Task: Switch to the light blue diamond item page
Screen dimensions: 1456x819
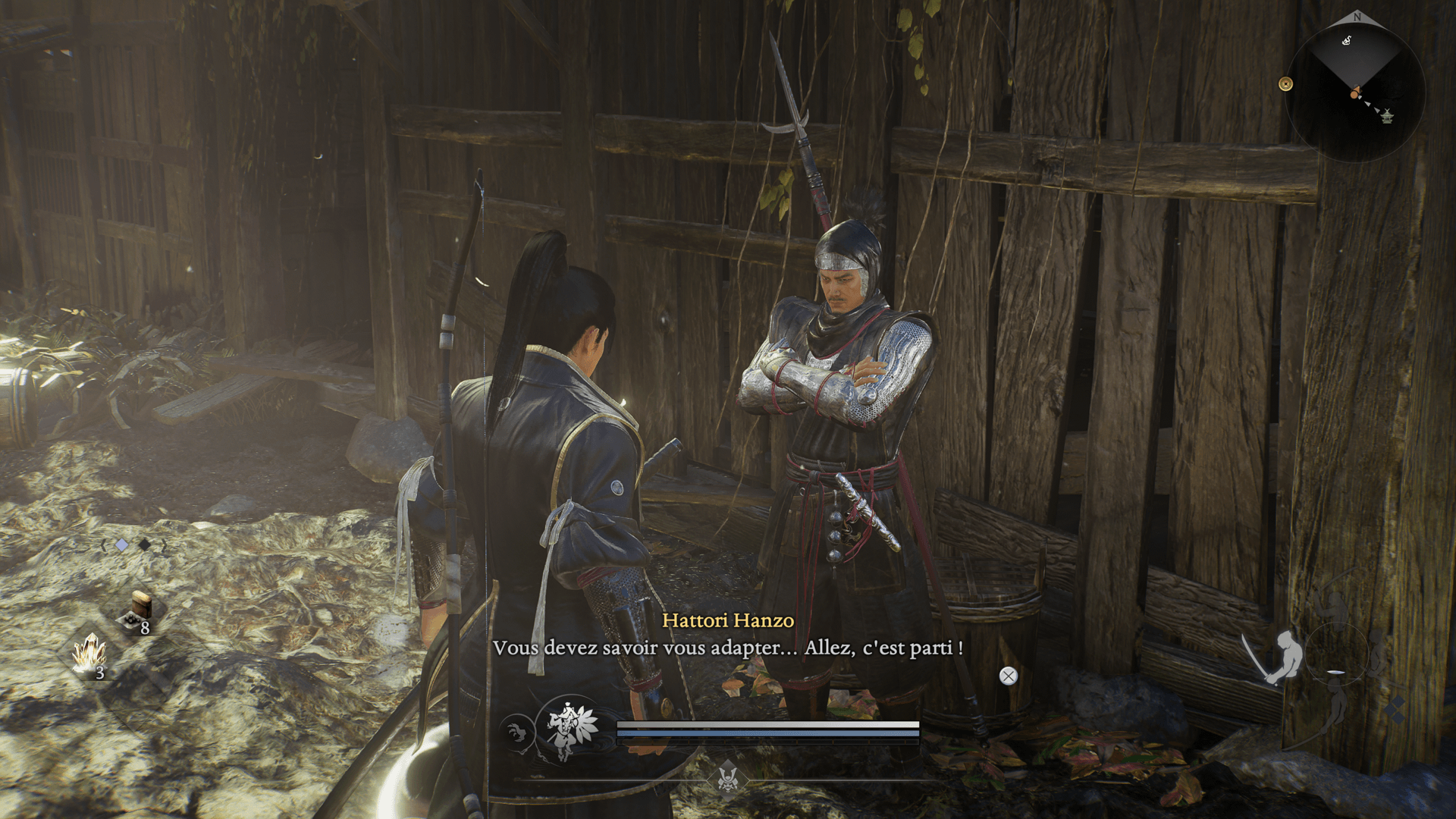Action: pyautogui.click(x=121, y=545)
